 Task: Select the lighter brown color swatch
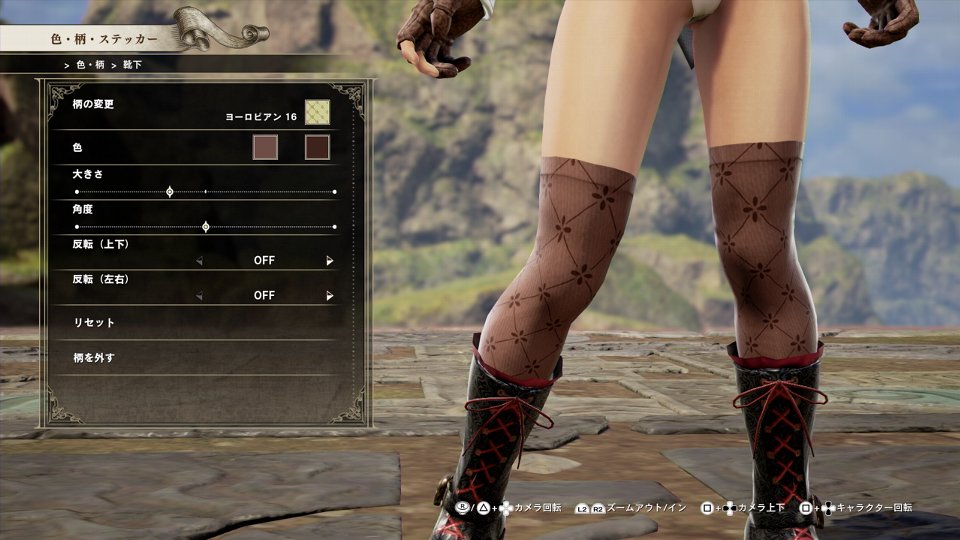click(265, 148)
